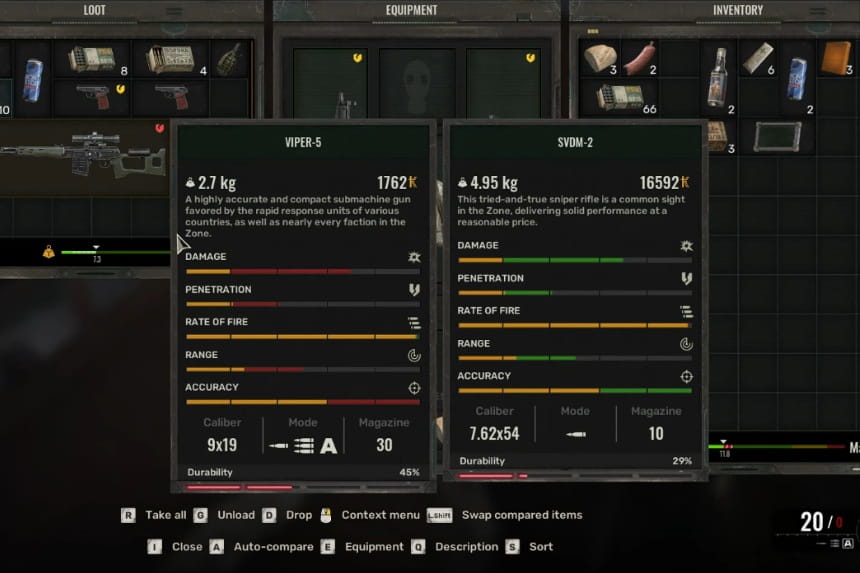This screenshot has width=860, height=573.
Task: Grab the energy drink can in loot
Action: [x=32, y=78]
